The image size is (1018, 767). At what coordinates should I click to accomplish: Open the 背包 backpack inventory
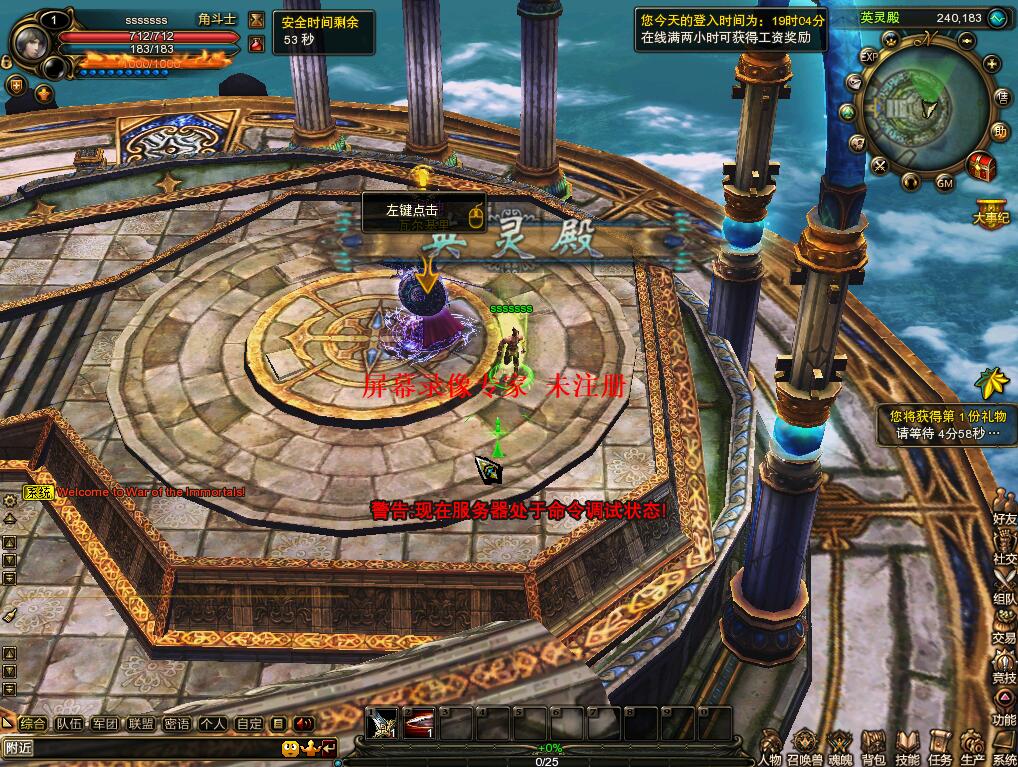click(x=873, y=746)
